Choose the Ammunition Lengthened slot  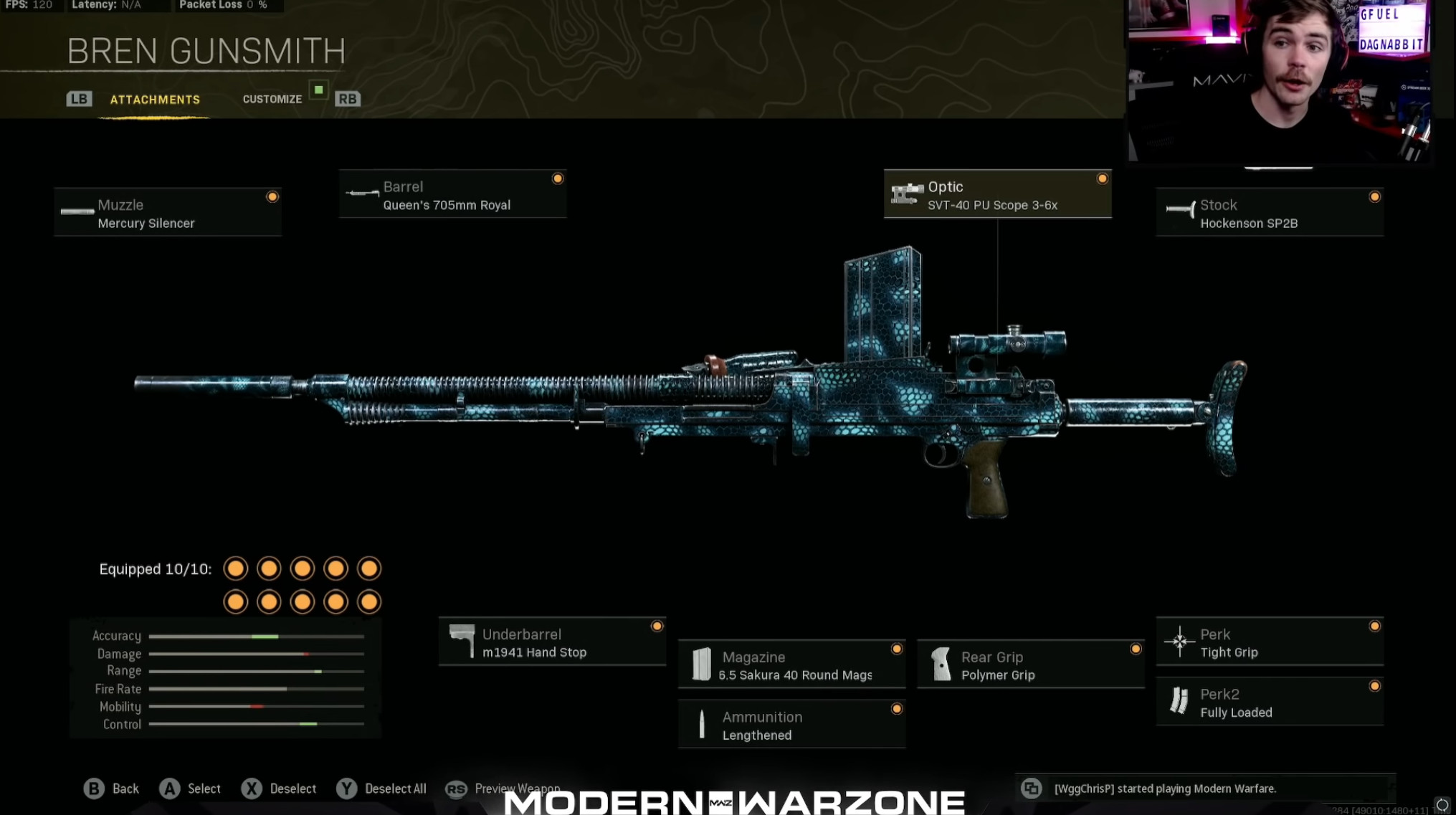coord(791,725)
